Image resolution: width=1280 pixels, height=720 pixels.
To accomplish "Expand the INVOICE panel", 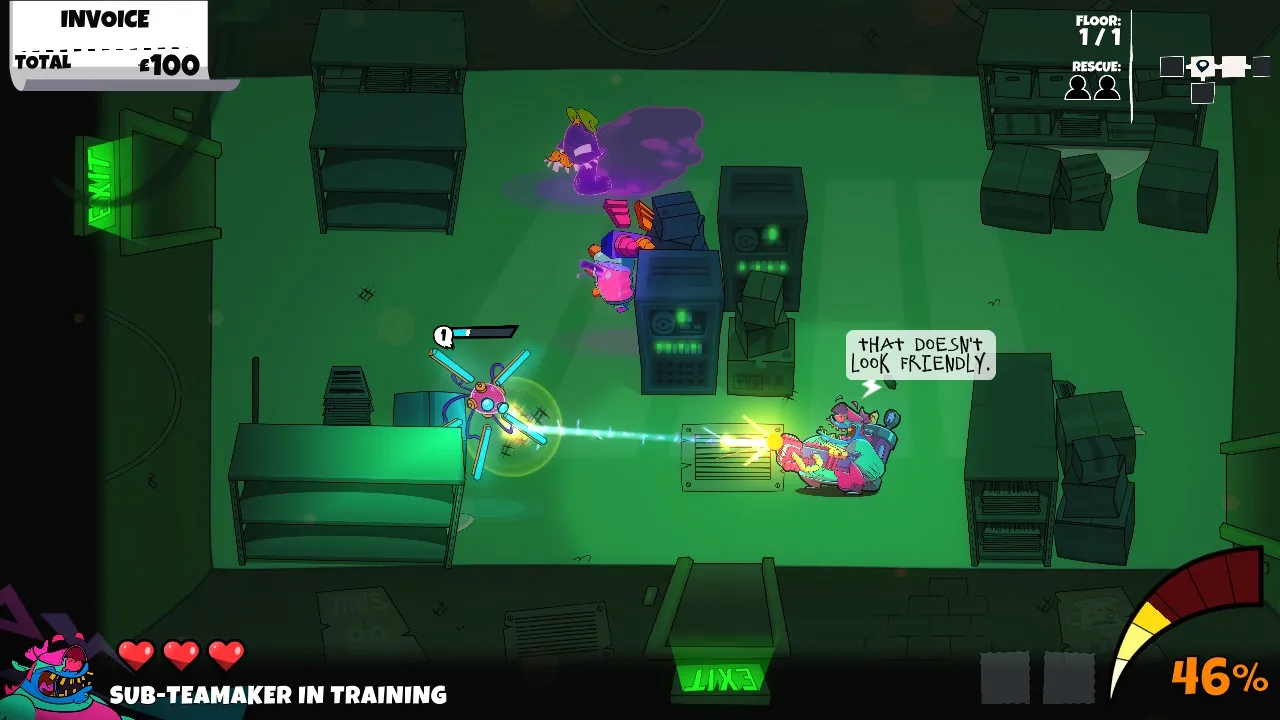I will click(x=103, y=18).
